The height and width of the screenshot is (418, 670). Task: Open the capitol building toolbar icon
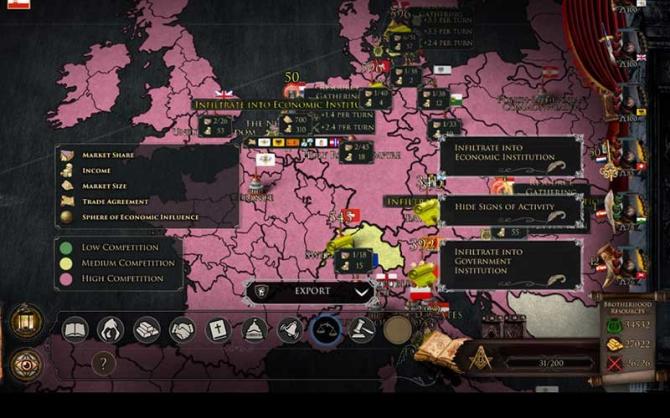[x=254, y=329]
